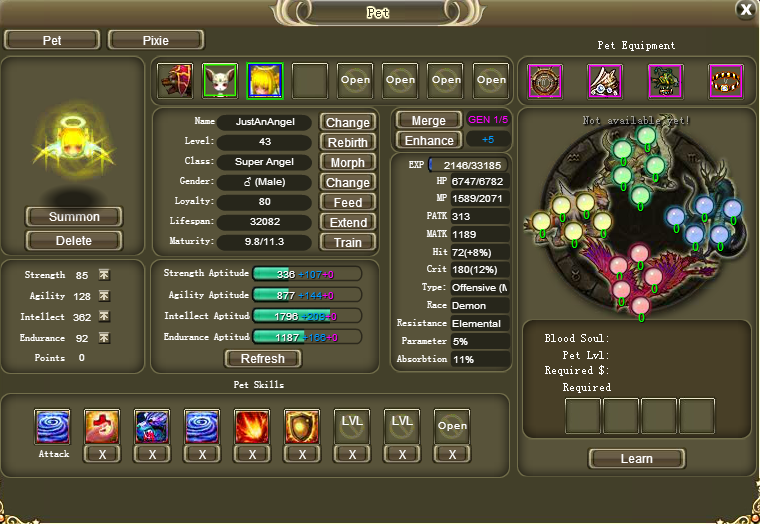Enhance the pet
Viewport: 760px width, 524px height.
click(428, 141)
